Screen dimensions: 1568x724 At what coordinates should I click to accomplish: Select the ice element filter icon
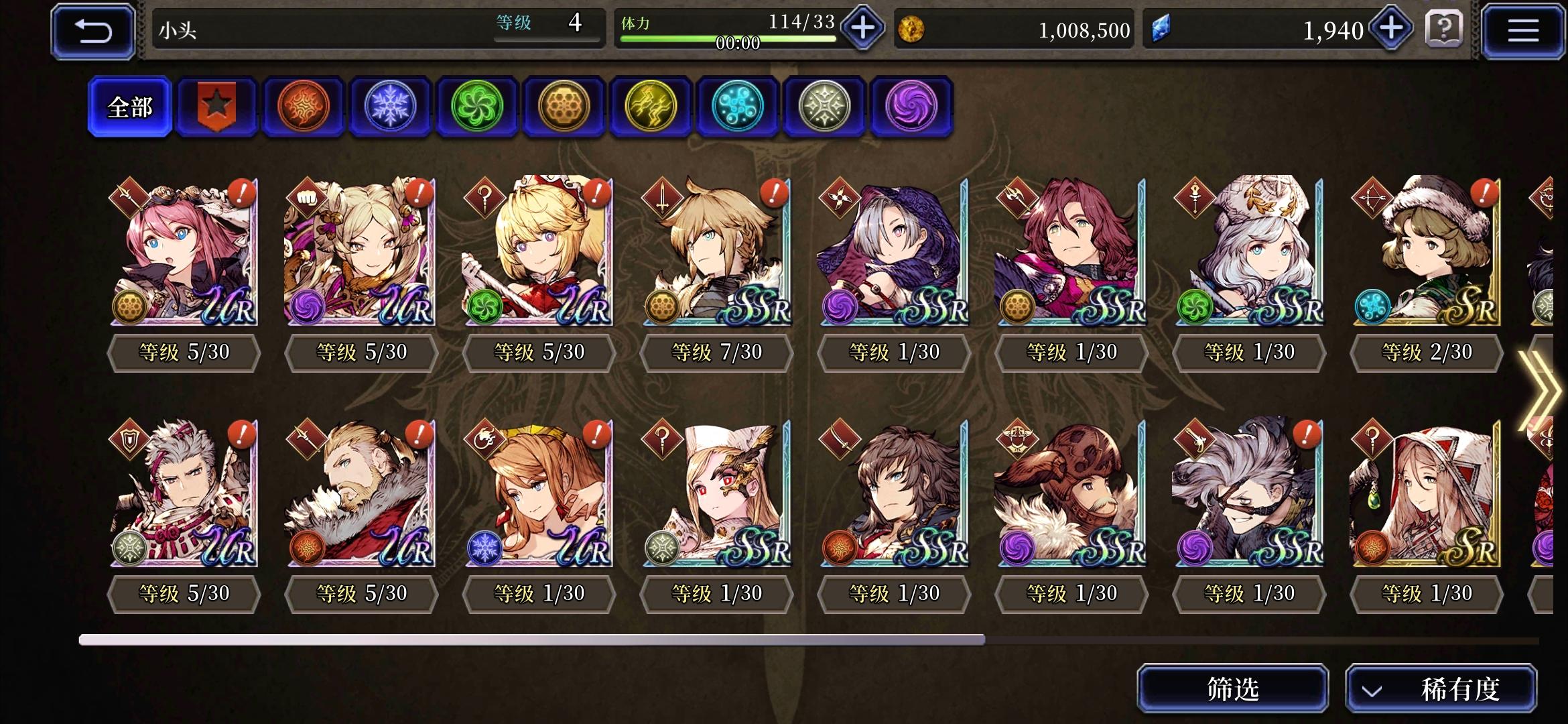click(x=390, y=106)
